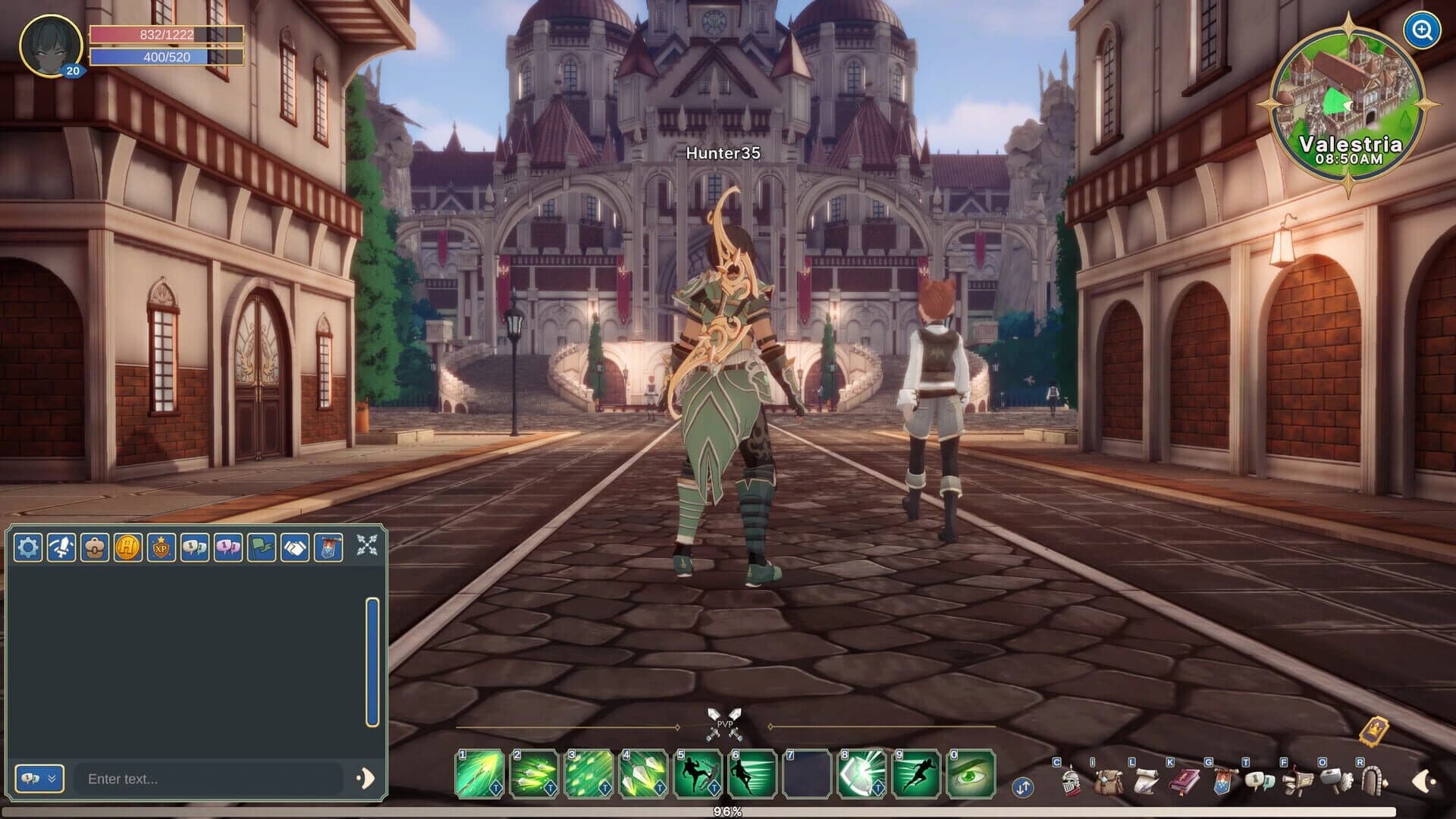Open the character equipment helmet icon (C)
This screenshot has width=1456, height=819.
(1071, 783)
